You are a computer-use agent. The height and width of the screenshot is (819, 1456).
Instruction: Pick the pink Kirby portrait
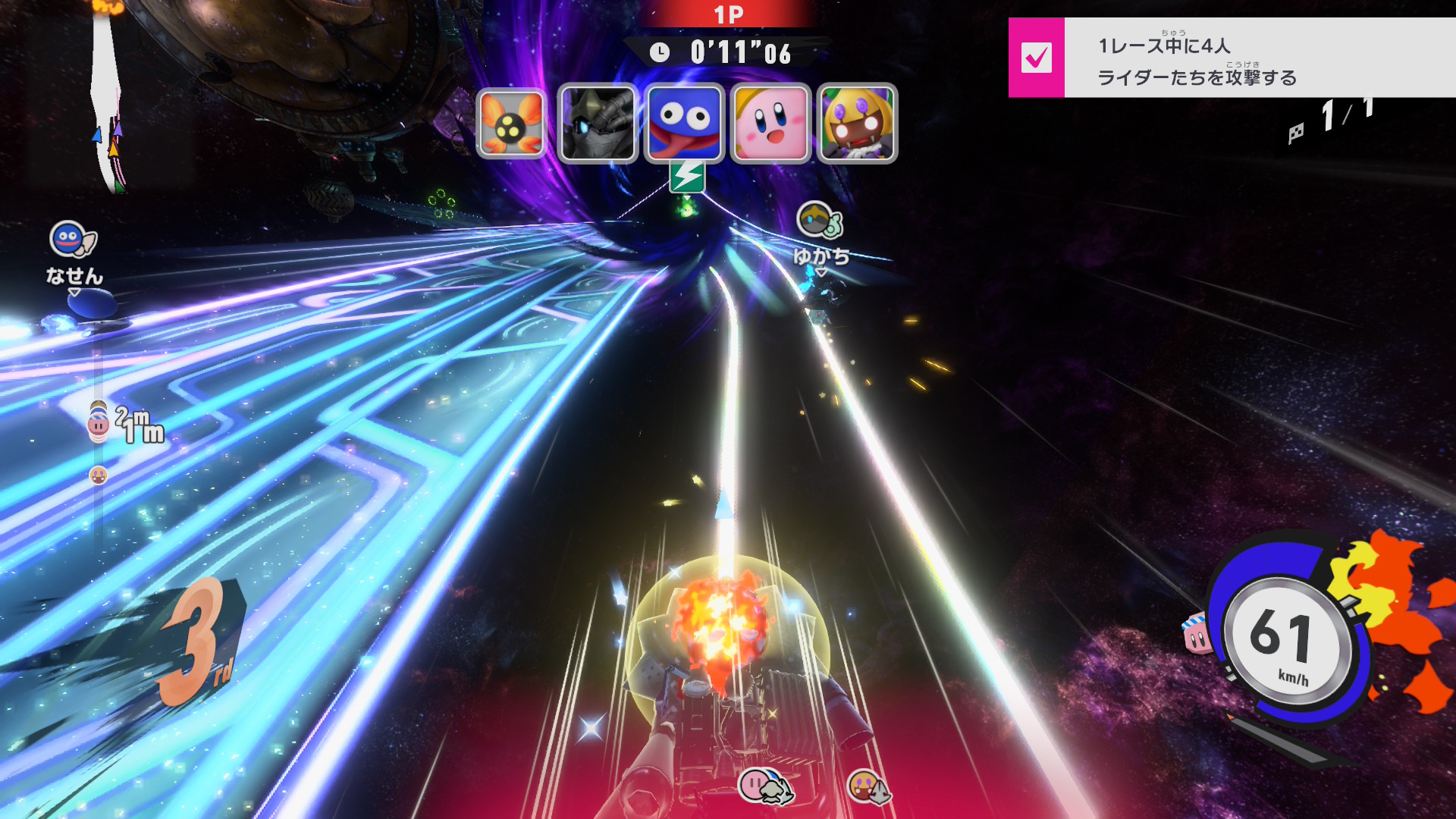point(770,124)
